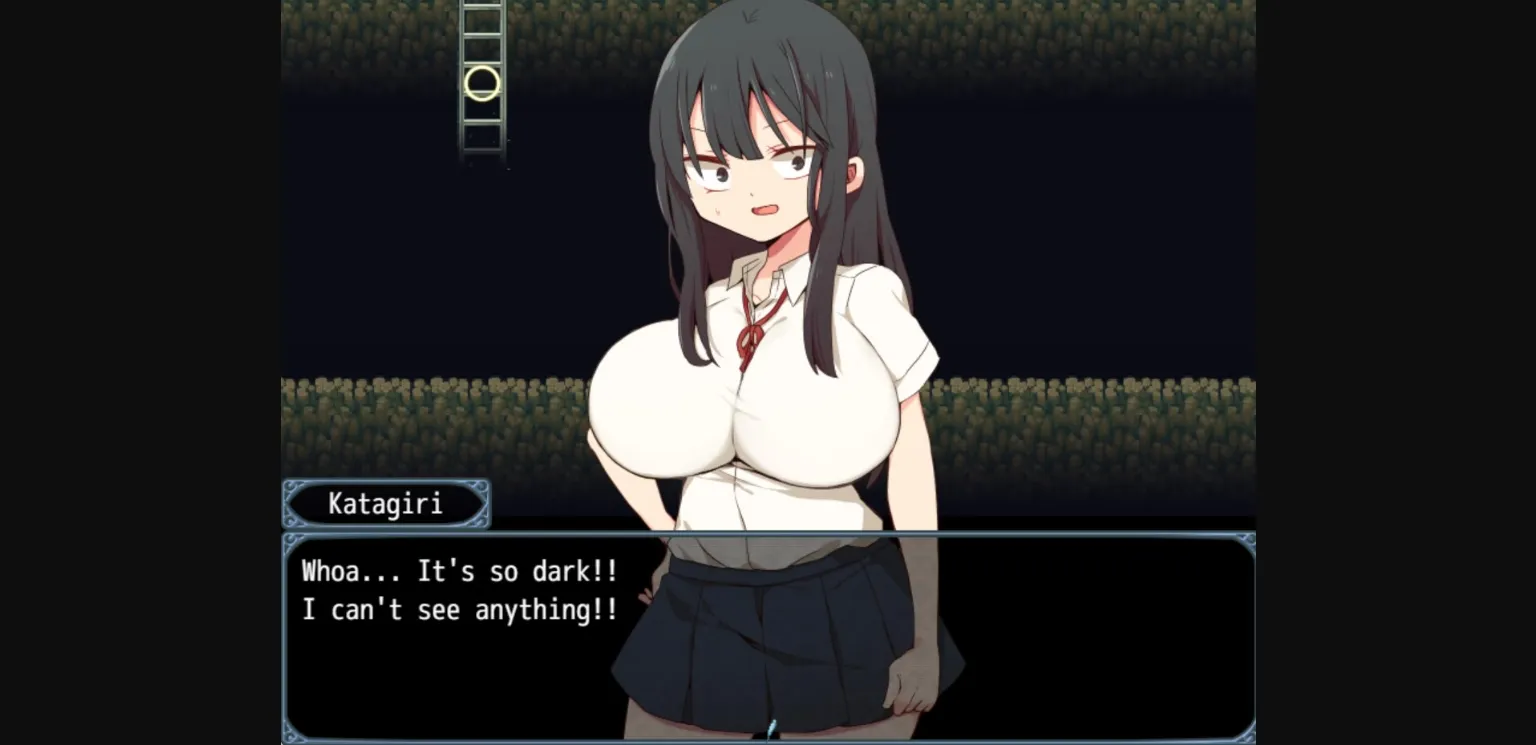
Task: Click the glowing ring icon on the ladder
Action: [480, 84]
